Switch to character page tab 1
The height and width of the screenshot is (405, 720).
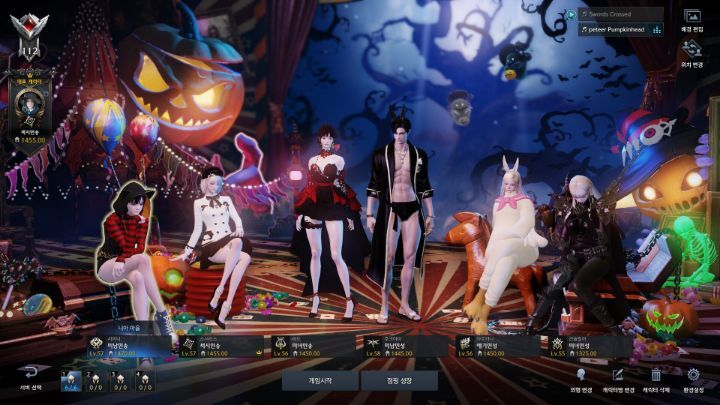tap(71, 380)
